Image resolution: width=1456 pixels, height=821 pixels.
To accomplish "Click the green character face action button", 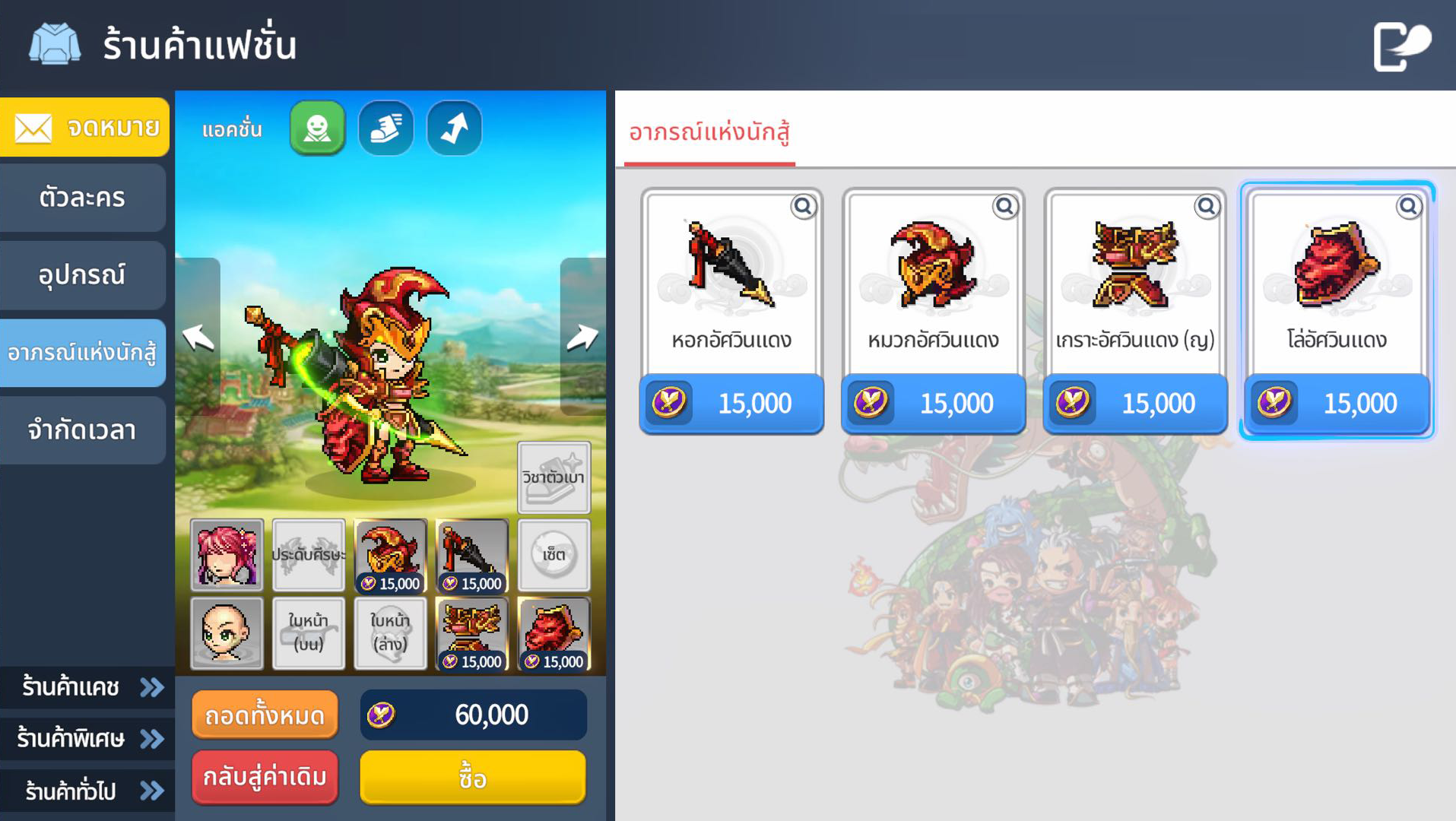I will click(317, 128).
